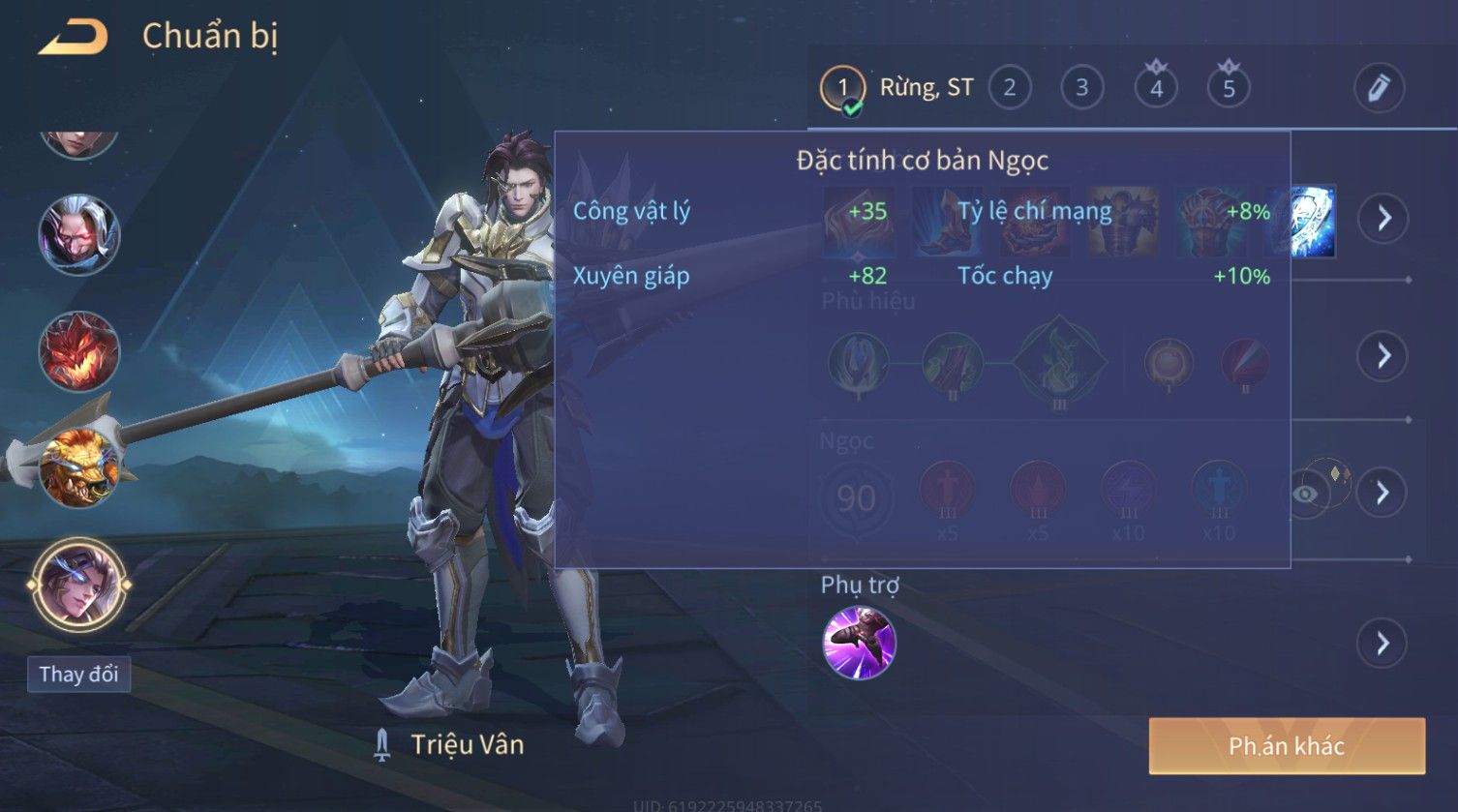Screen dimensions: 1458x812
Task: Open the Phụ trợ selection arrow
Action: click(1382, 643)
